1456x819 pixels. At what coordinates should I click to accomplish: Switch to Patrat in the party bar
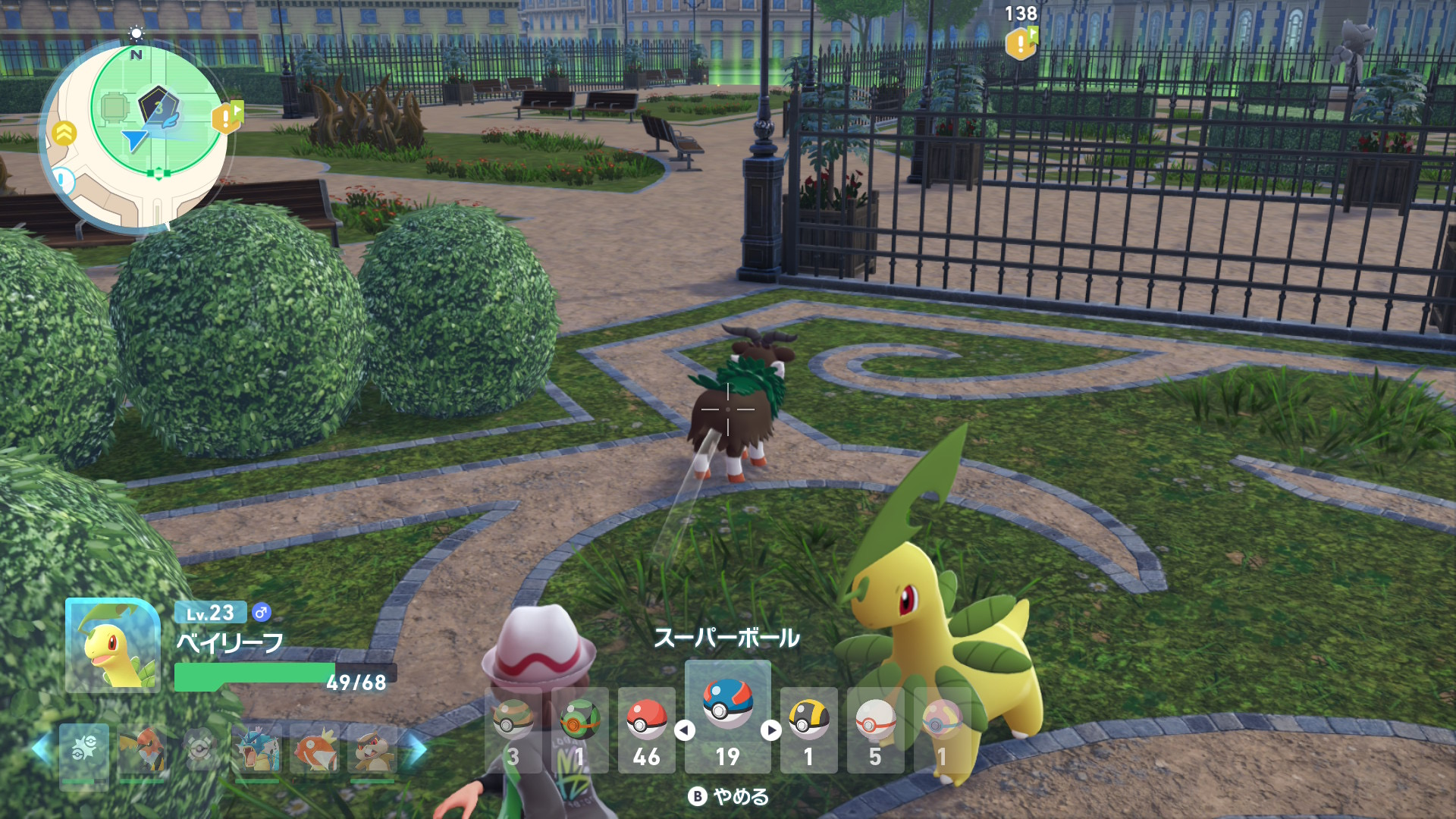[x=372, y=749]
